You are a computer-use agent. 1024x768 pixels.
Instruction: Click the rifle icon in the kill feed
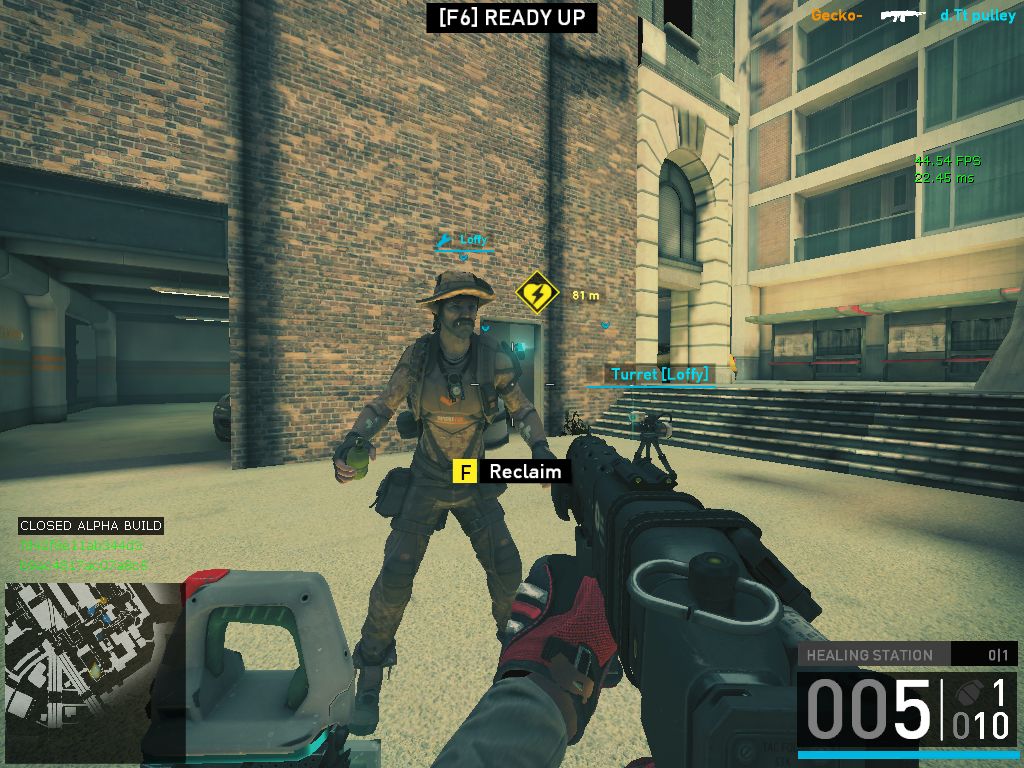click(905, 15)
